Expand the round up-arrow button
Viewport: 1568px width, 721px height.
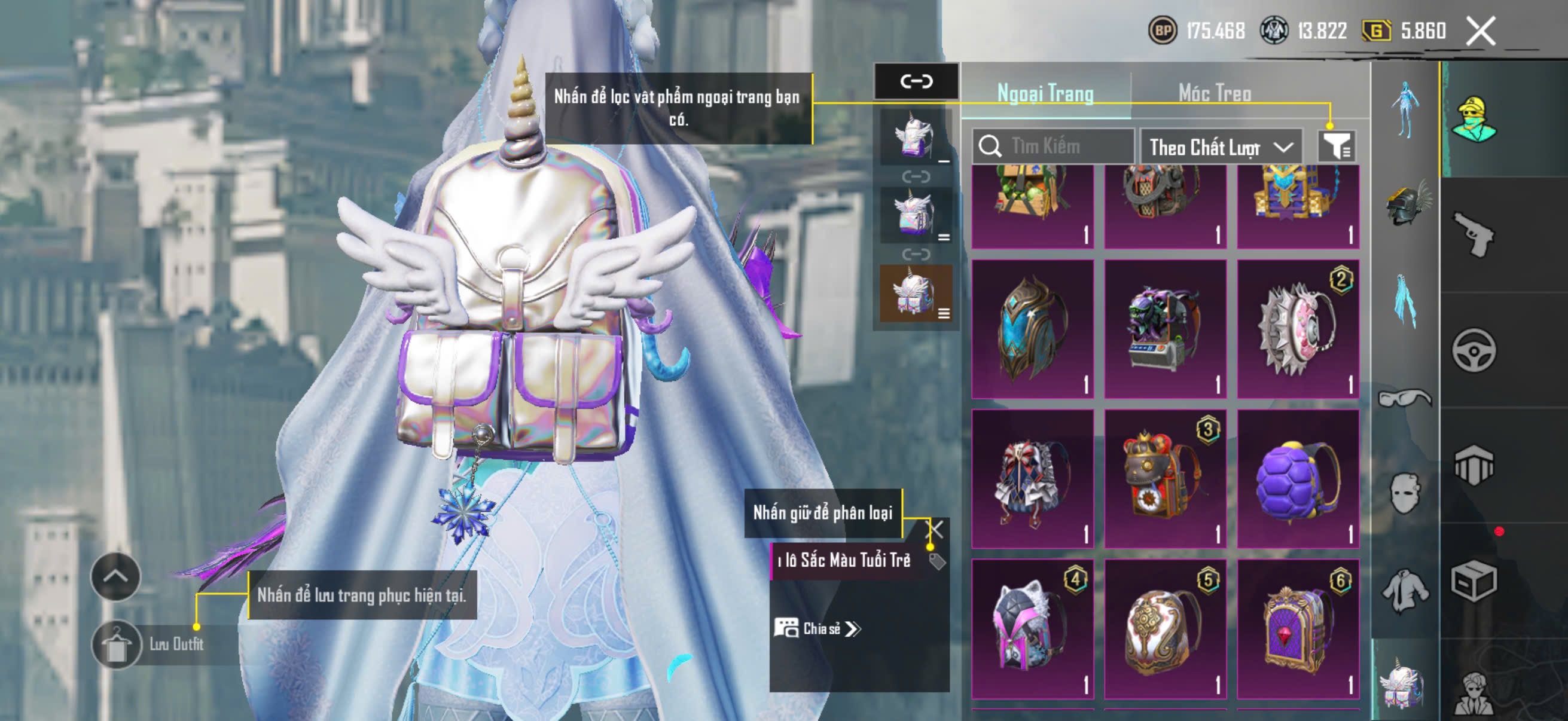click(115, 576)
